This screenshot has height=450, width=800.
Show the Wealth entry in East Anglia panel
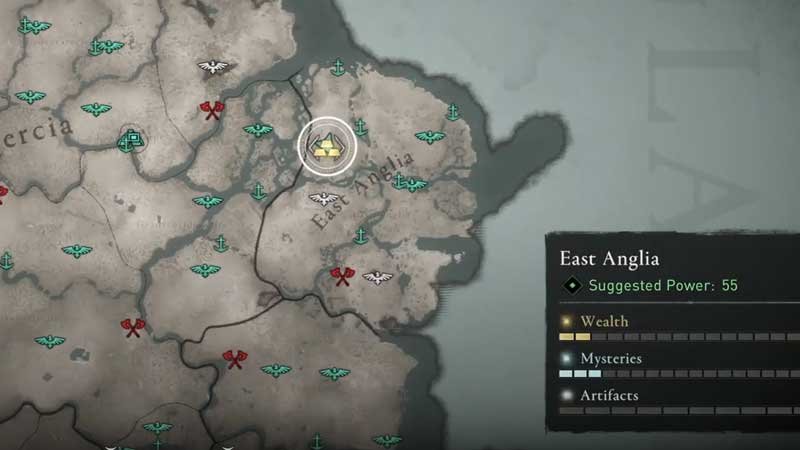coord(604,321)
